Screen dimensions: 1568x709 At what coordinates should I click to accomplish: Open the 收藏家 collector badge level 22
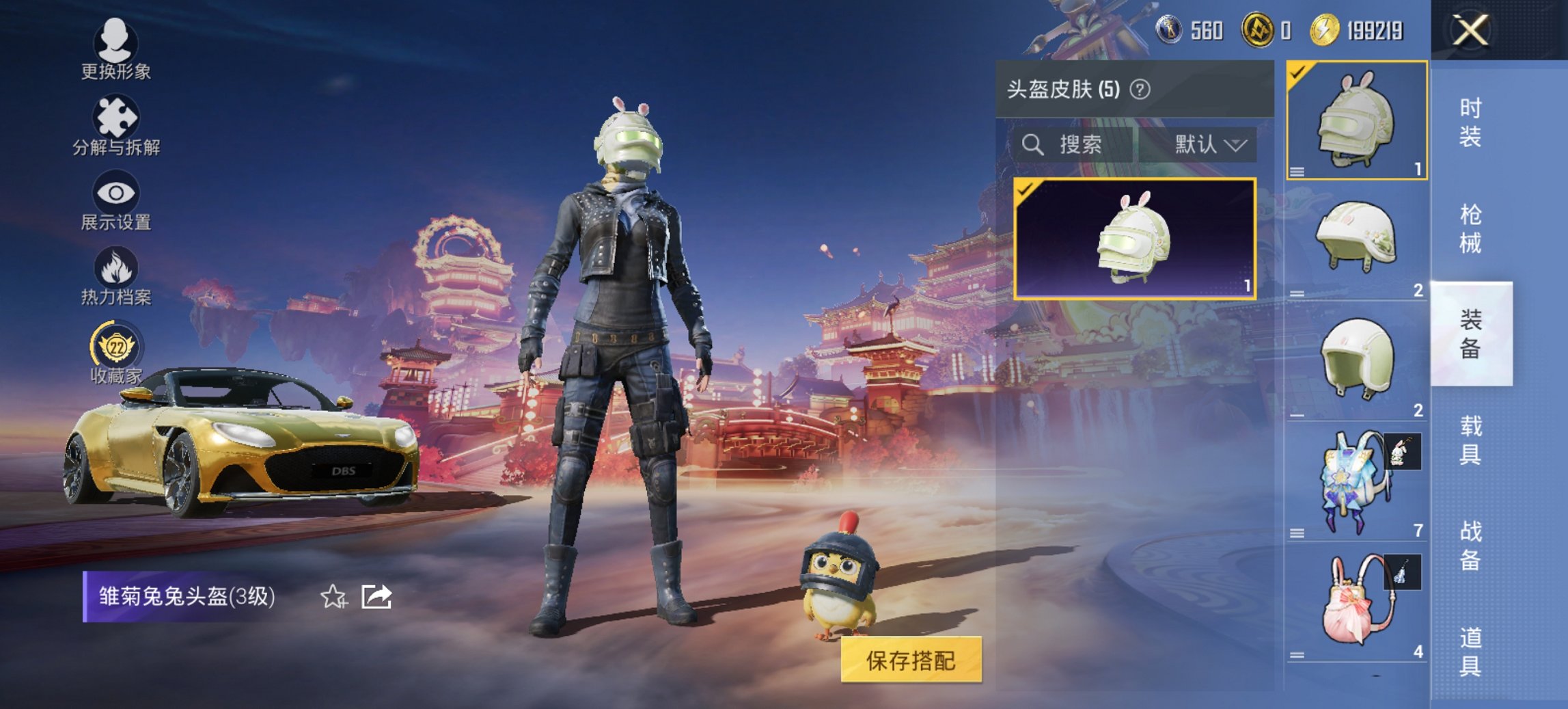[x=116, y=356]
